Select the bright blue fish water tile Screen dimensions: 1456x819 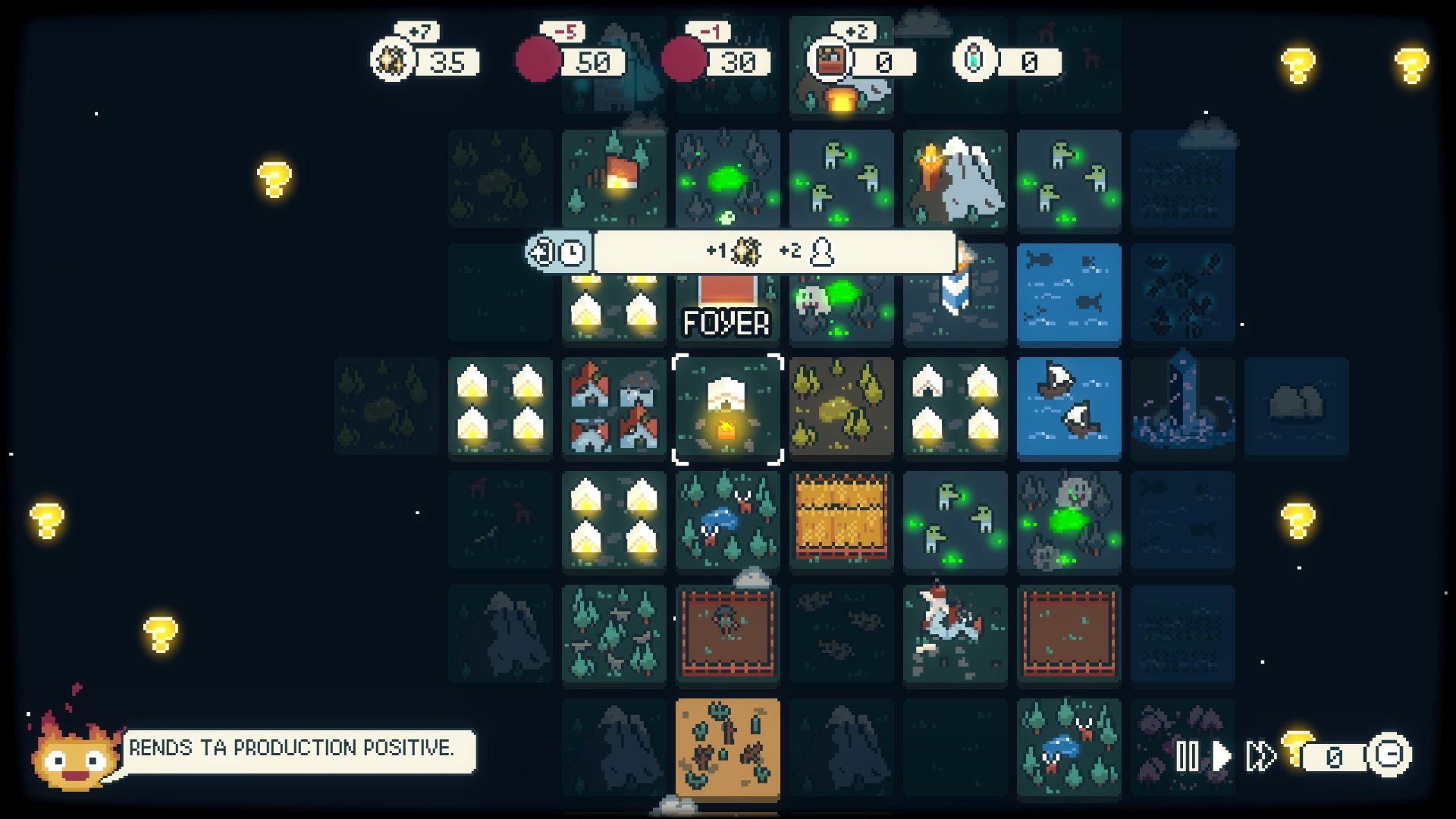1068,294
